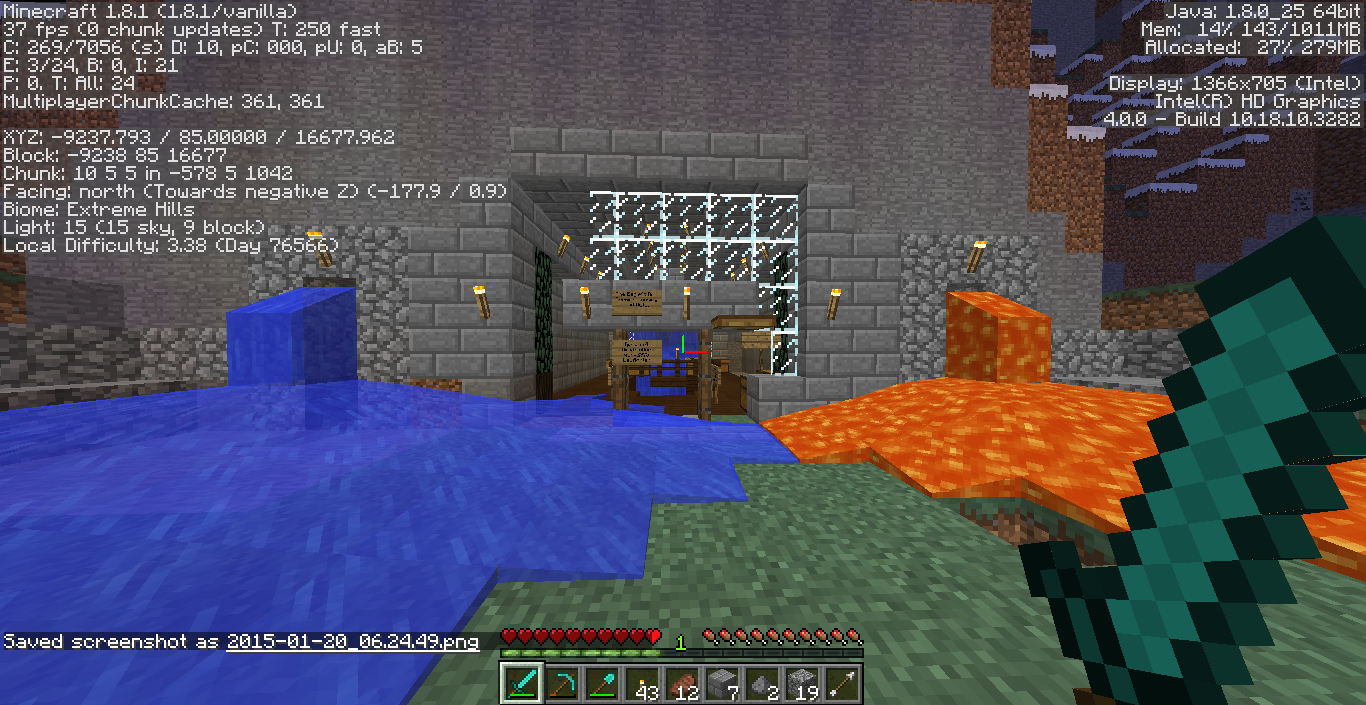Choose the cobblestone stack of 19
1366x705 pixels.
(x=802, y=683)
